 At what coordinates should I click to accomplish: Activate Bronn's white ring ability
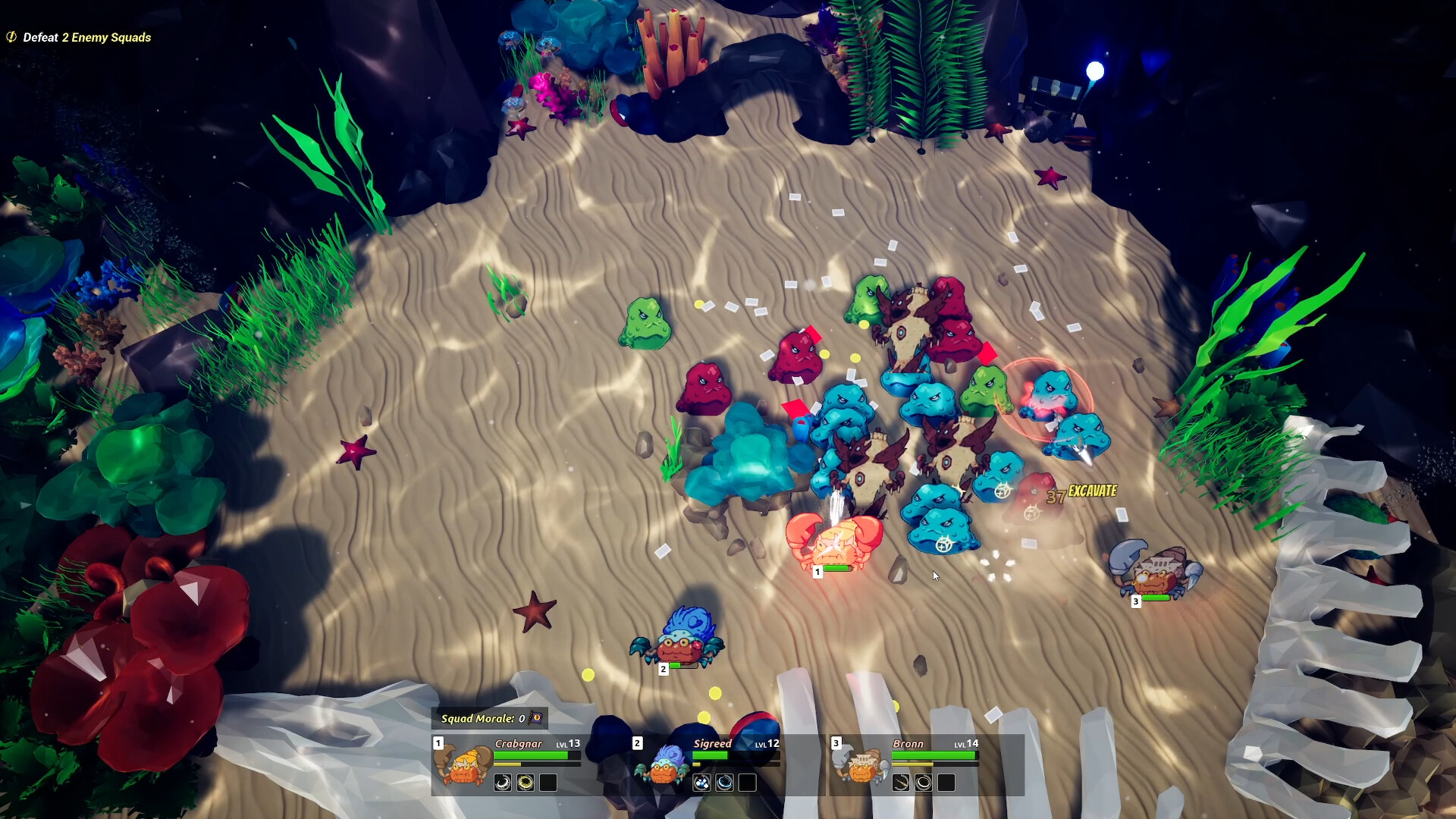tap(925, 783)
